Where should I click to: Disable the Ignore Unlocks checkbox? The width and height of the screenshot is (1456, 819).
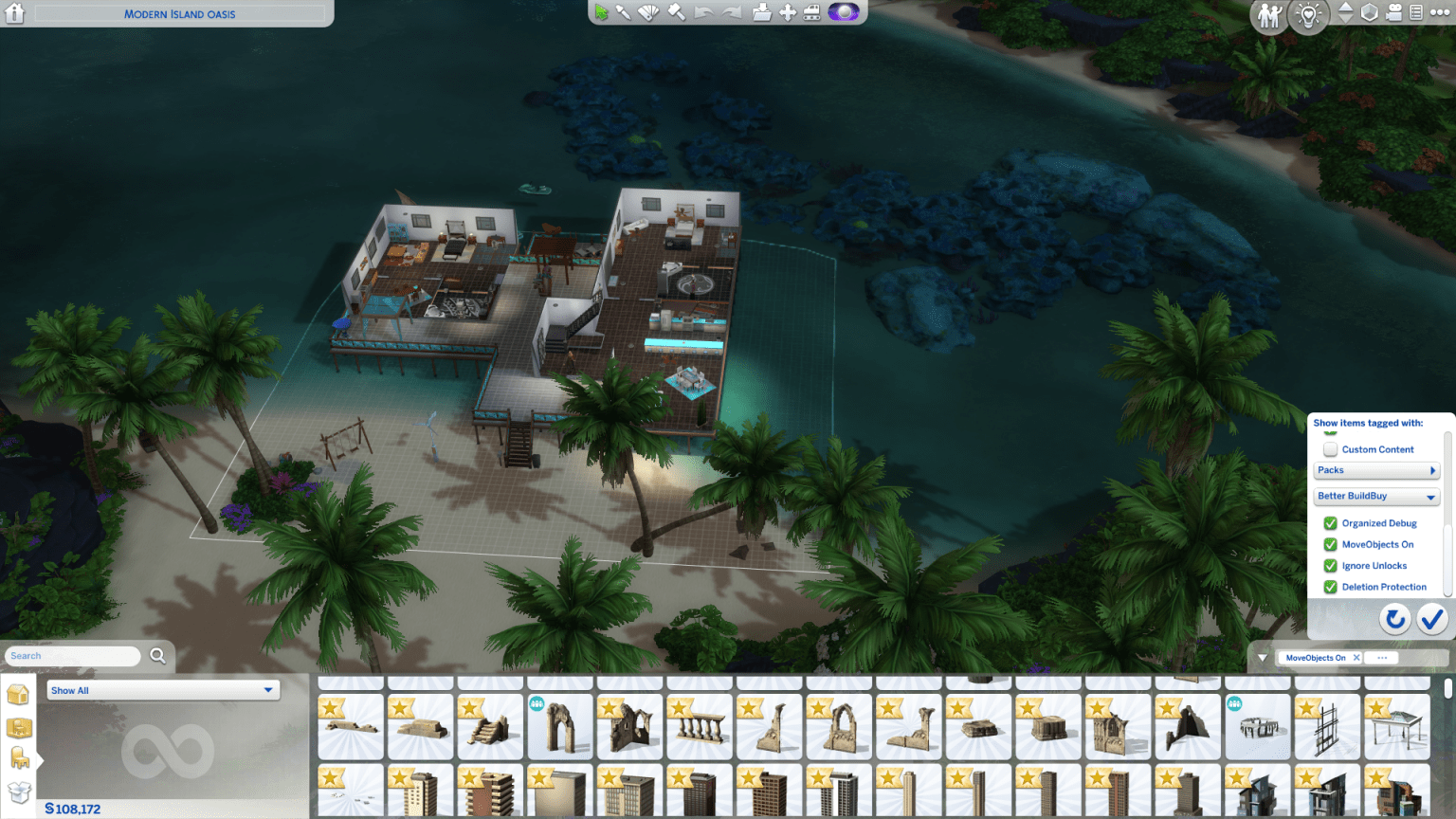[1330, 565]
